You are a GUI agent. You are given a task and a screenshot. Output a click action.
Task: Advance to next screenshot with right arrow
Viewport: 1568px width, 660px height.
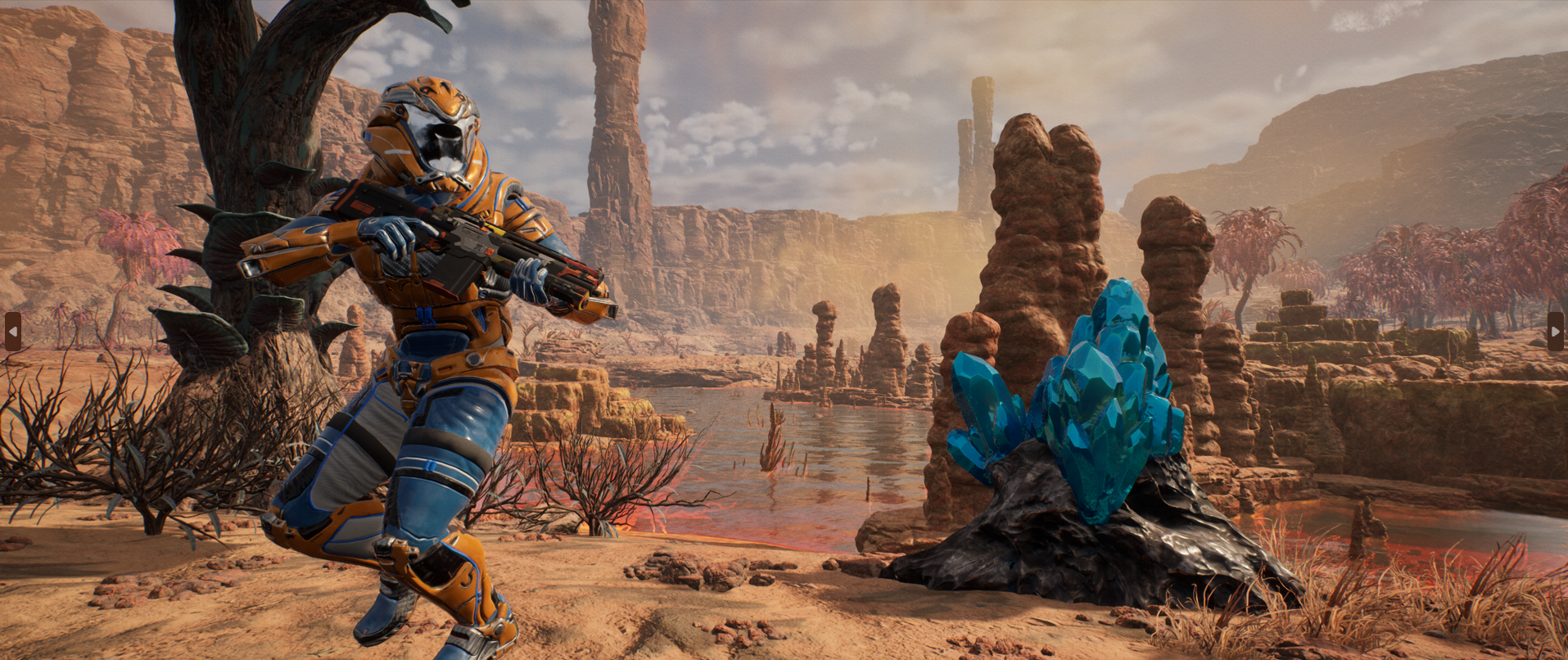point(1555,331)
